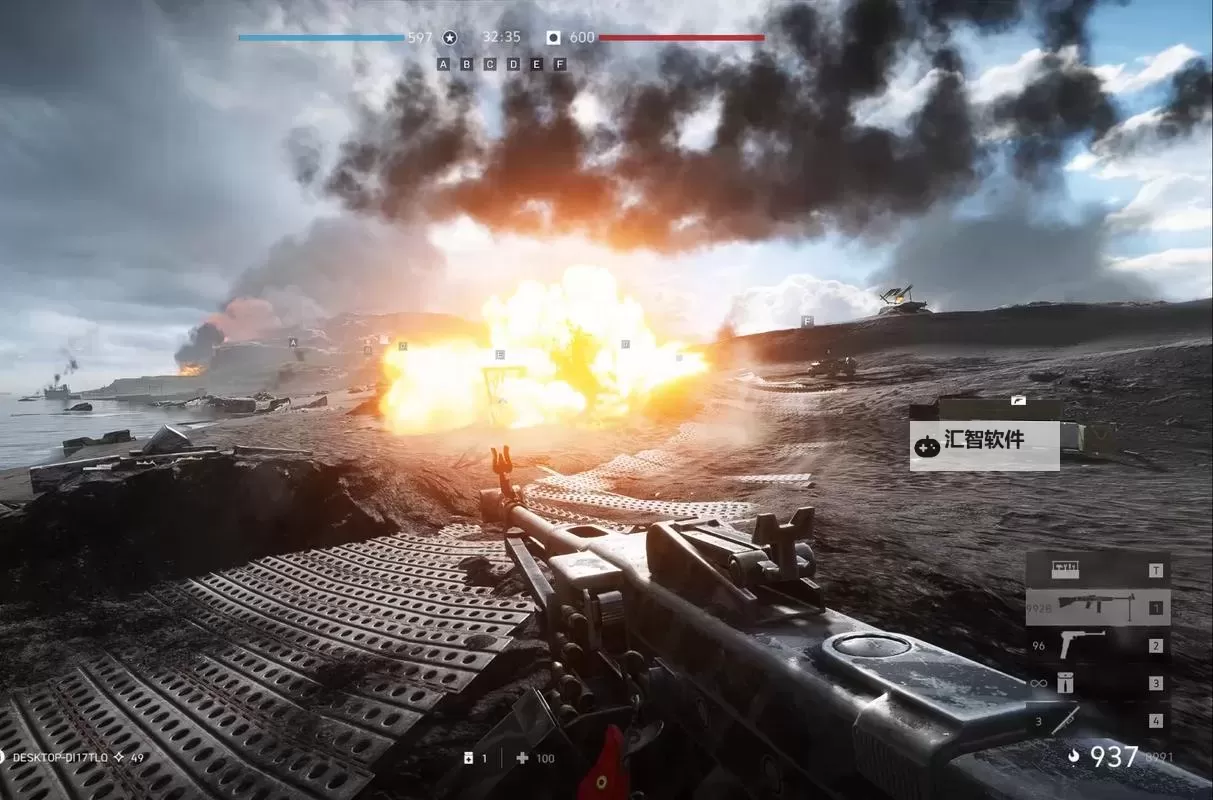Click objective flag F in the top row
Image resolution: width=1213 pixels, height=800 pixels.
[x=560, y=64]
